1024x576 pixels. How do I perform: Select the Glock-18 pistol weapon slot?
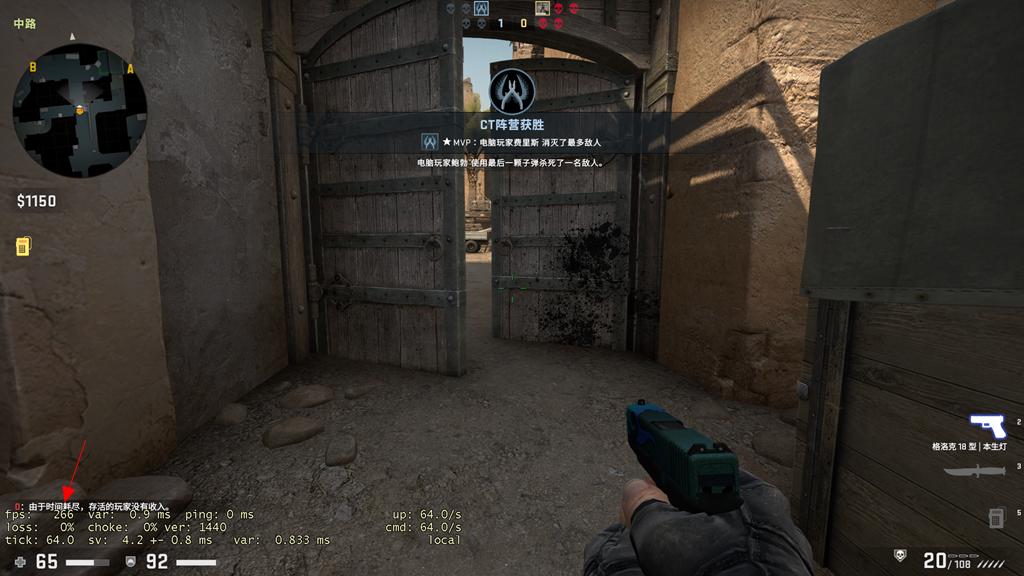pos(986,424)
